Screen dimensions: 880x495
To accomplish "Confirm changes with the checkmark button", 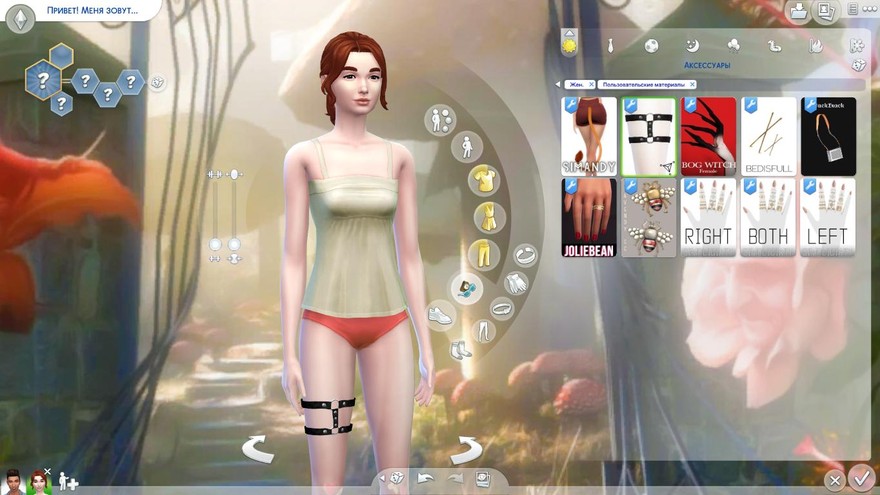I will pyautogui.click(x=861, y=478).
